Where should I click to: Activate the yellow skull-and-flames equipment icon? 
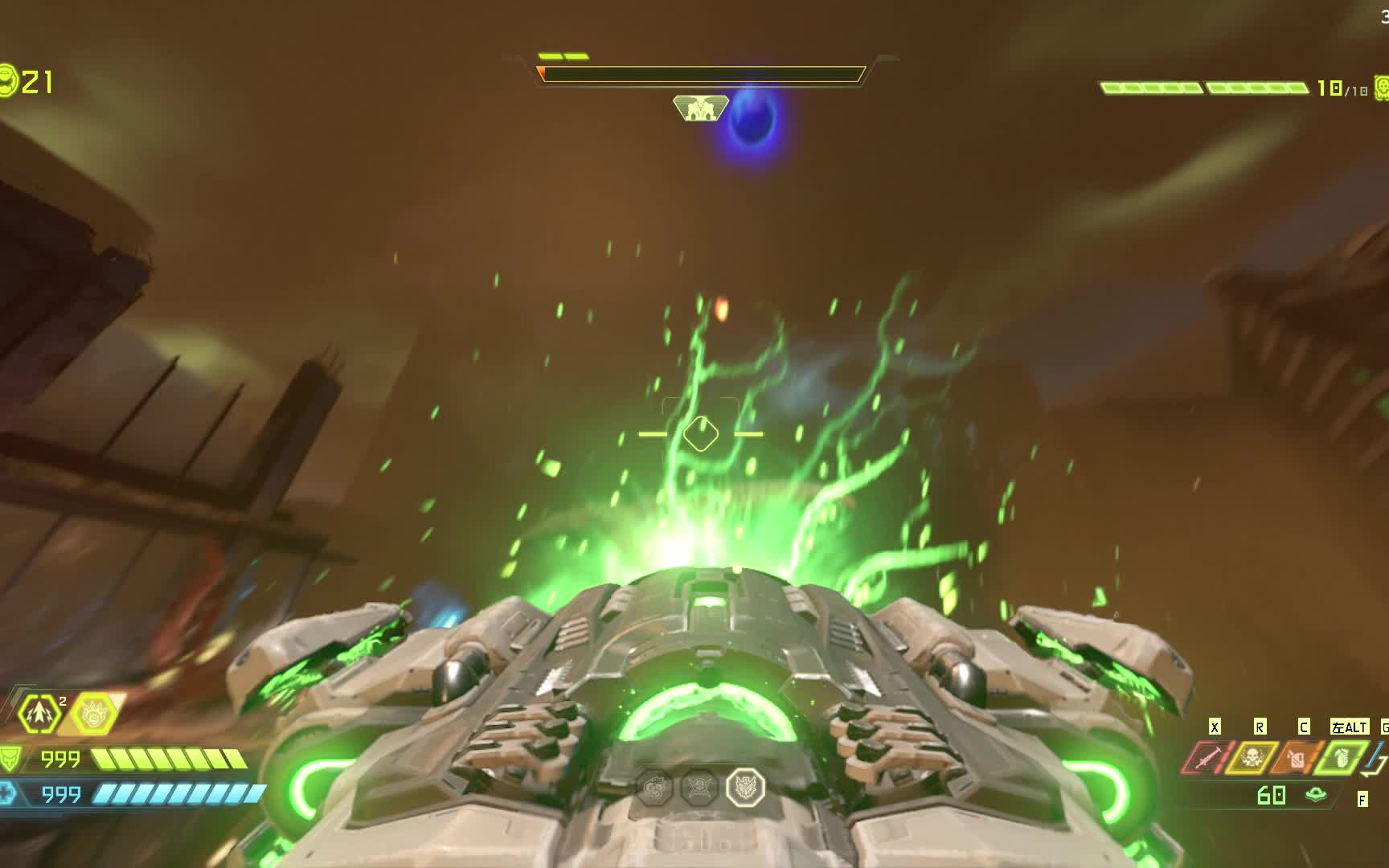point(1251,758)
